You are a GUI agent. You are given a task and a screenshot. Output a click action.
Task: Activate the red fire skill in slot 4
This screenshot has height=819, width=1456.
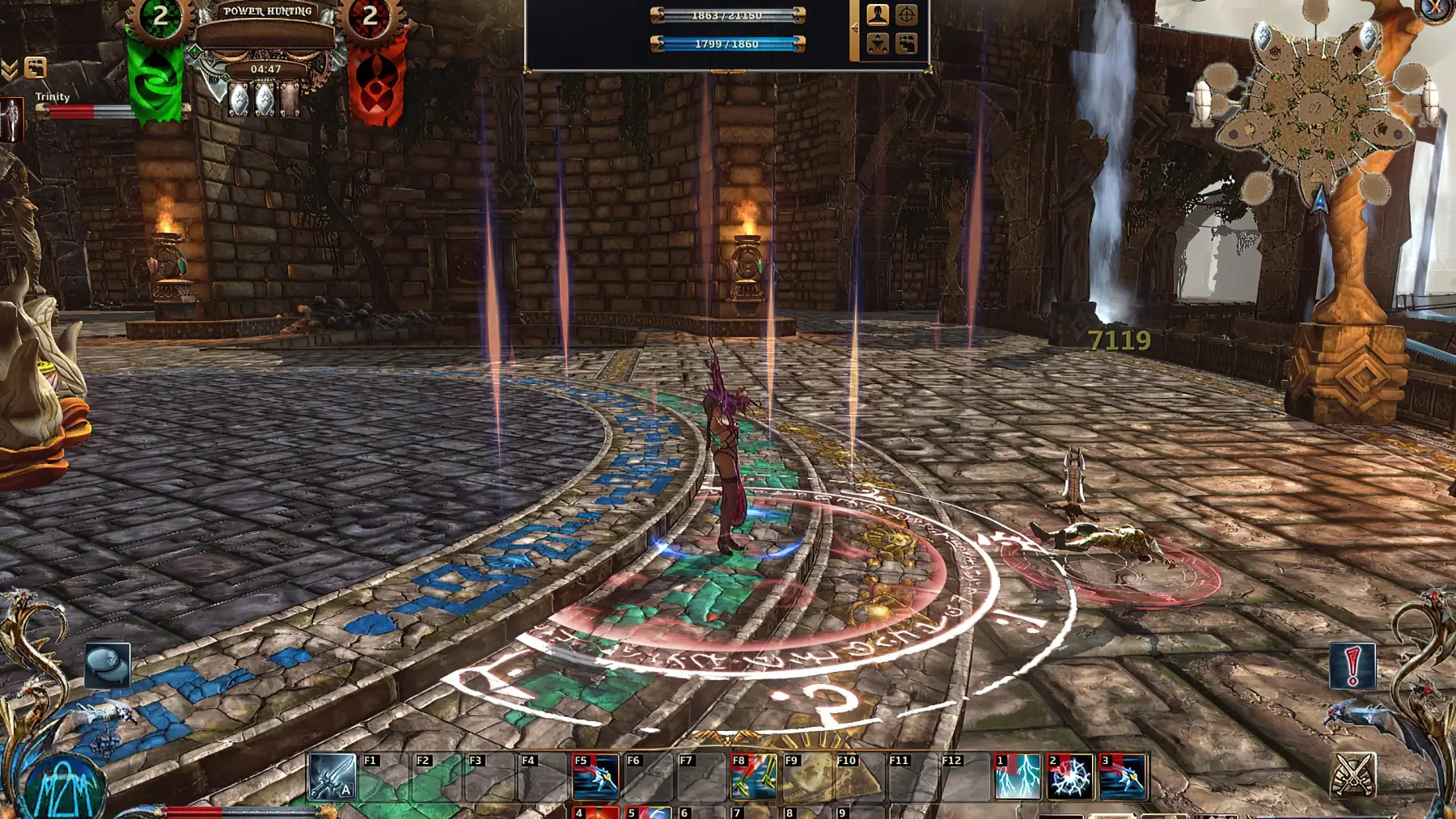[596, 812]
